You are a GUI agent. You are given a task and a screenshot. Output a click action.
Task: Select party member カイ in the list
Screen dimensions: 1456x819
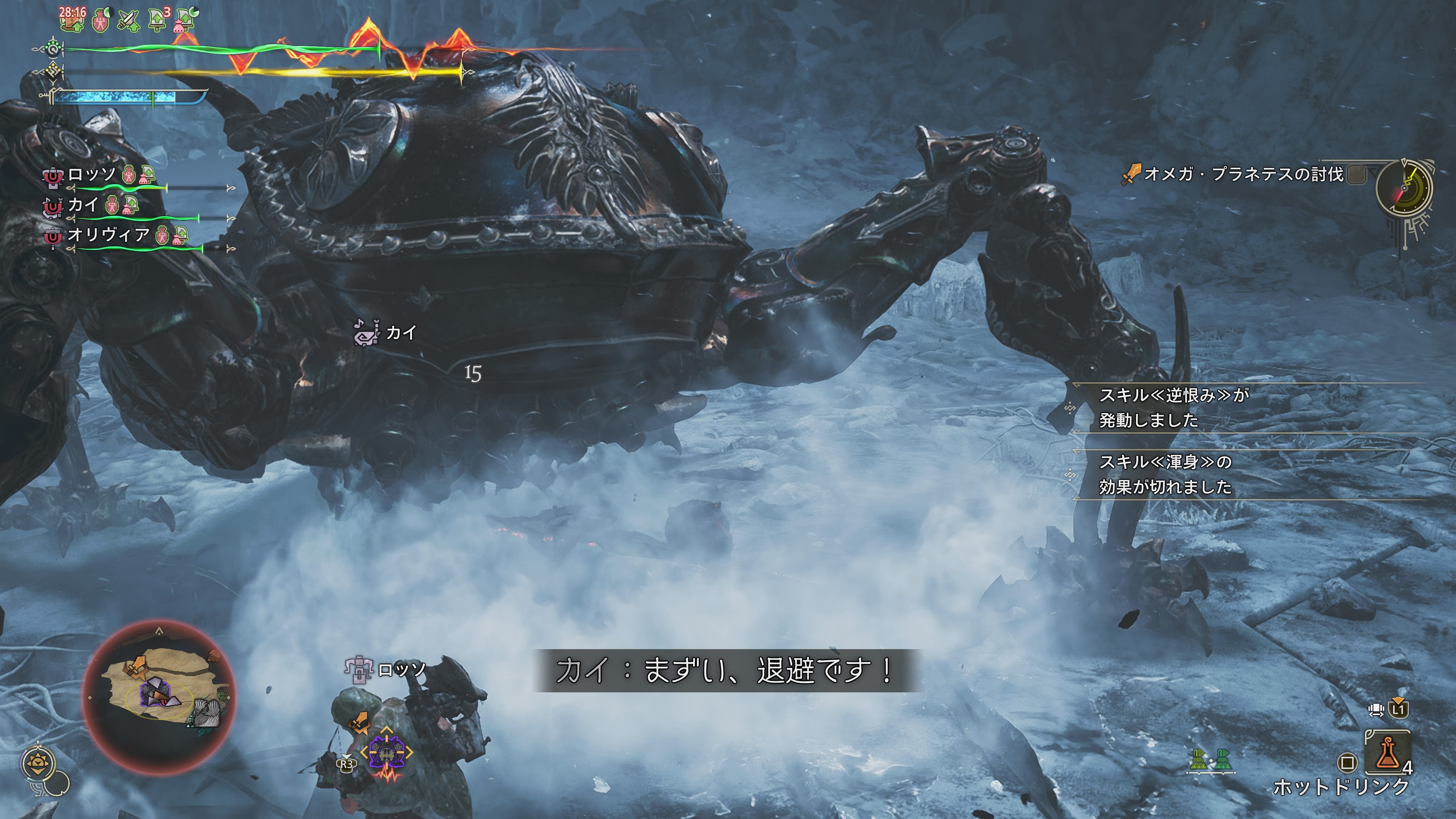tap(83, 205)
